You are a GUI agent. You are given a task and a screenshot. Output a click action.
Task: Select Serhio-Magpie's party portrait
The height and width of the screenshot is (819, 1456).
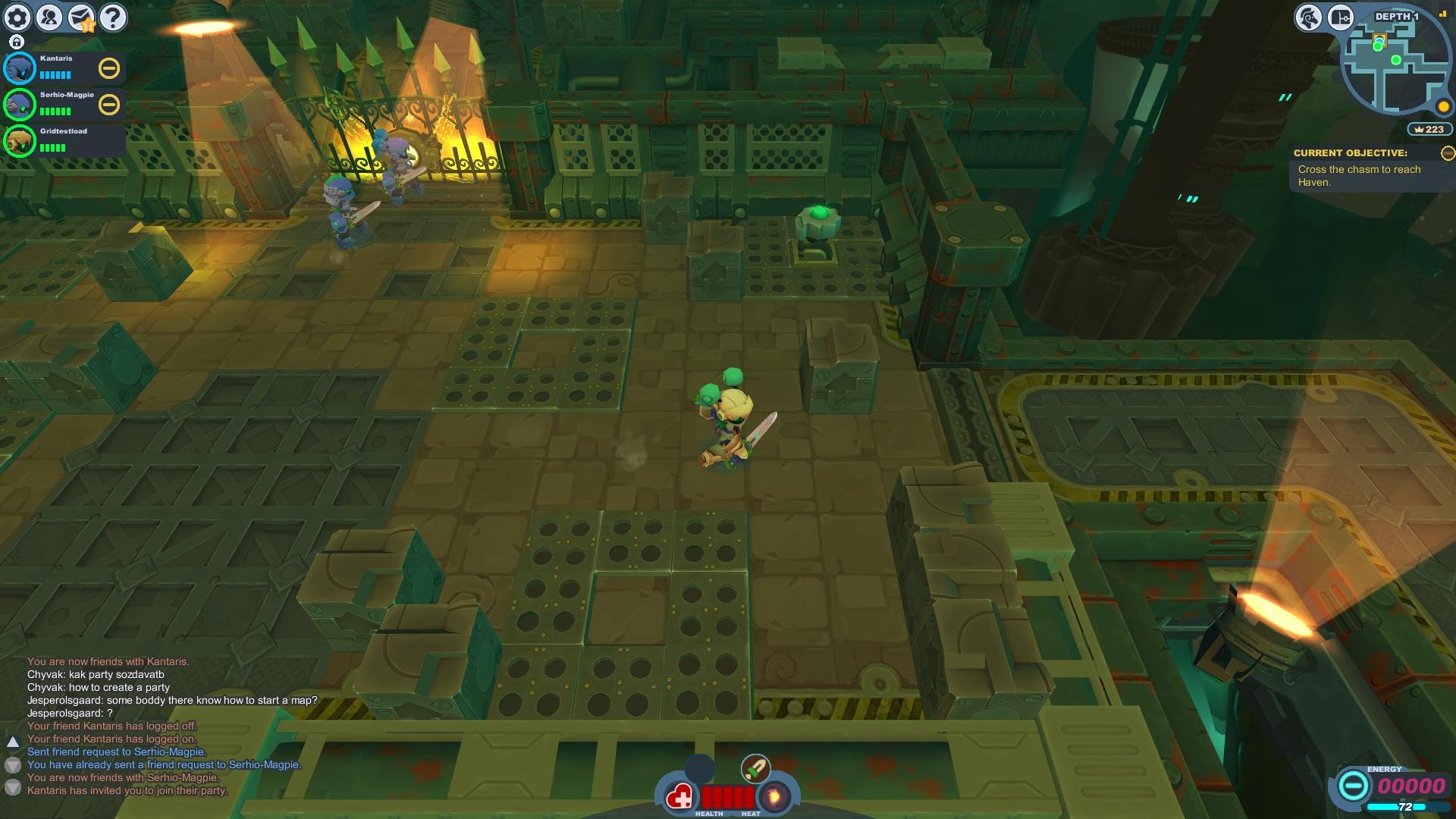point(20,105)
